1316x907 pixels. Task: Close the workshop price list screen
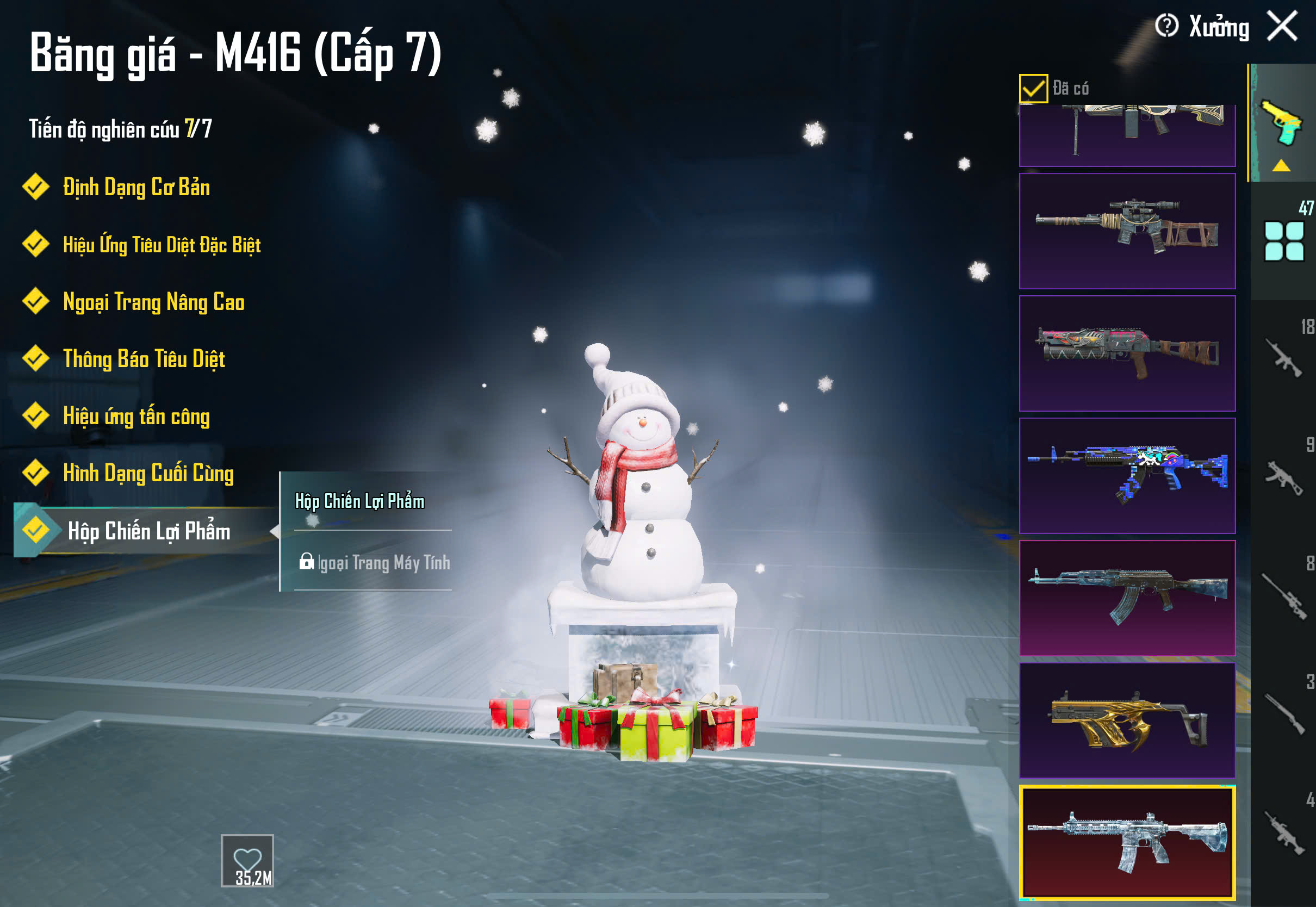[x=1282, y=26]
